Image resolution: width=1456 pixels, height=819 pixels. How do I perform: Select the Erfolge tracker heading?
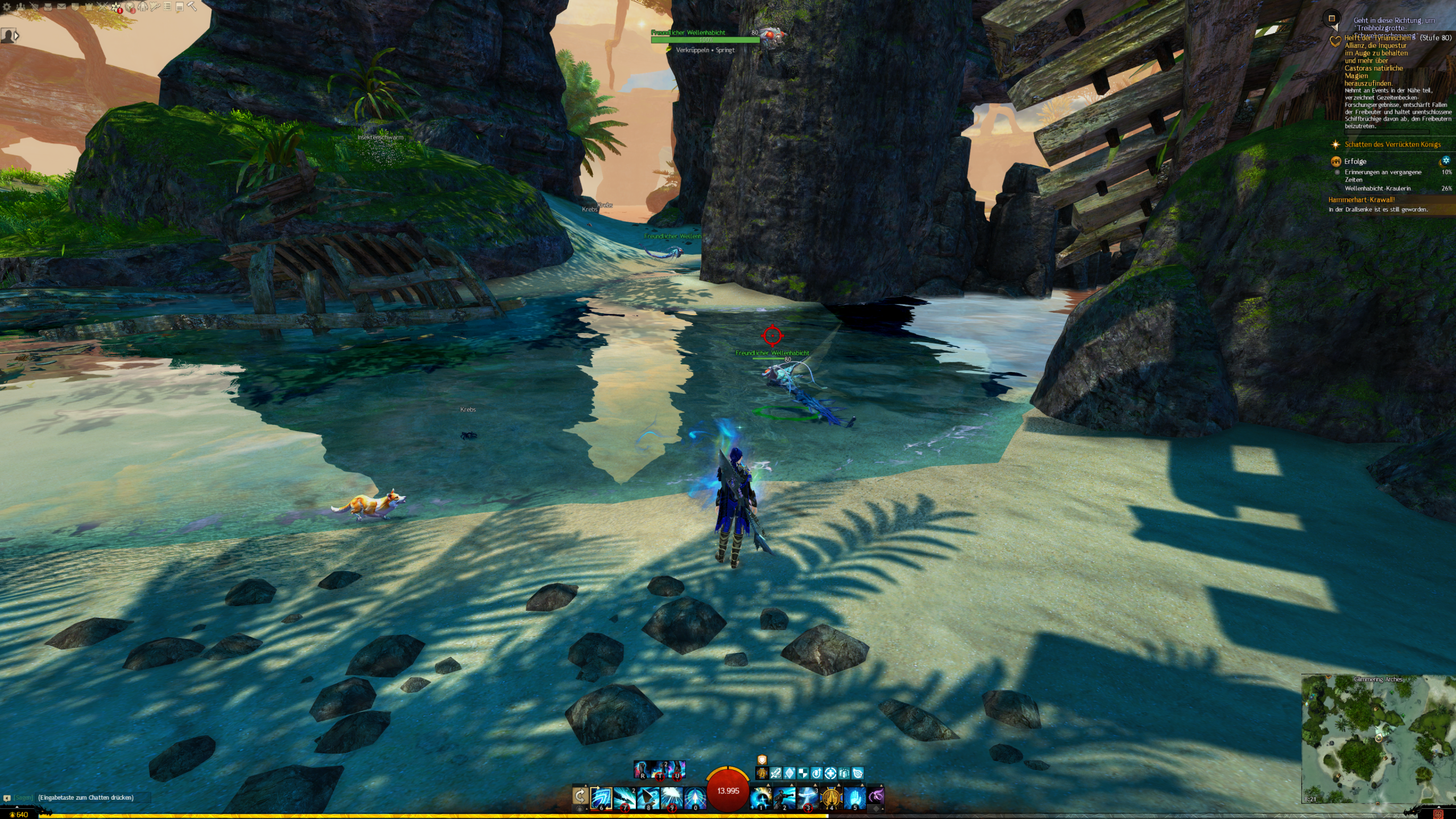point(1355,162)
